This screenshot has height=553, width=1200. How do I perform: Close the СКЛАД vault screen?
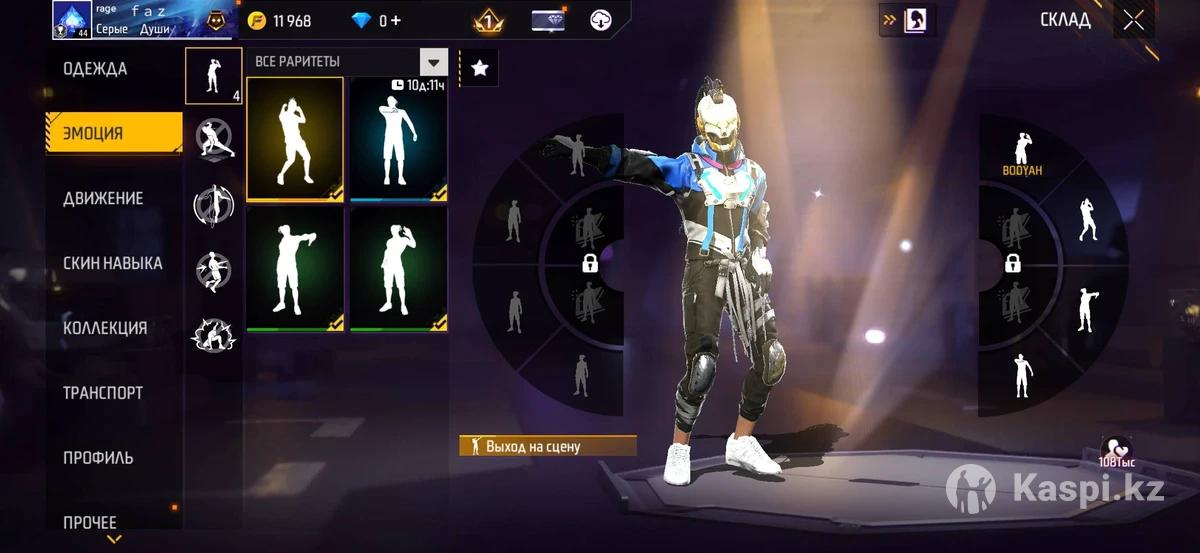tap(1133, 20)
